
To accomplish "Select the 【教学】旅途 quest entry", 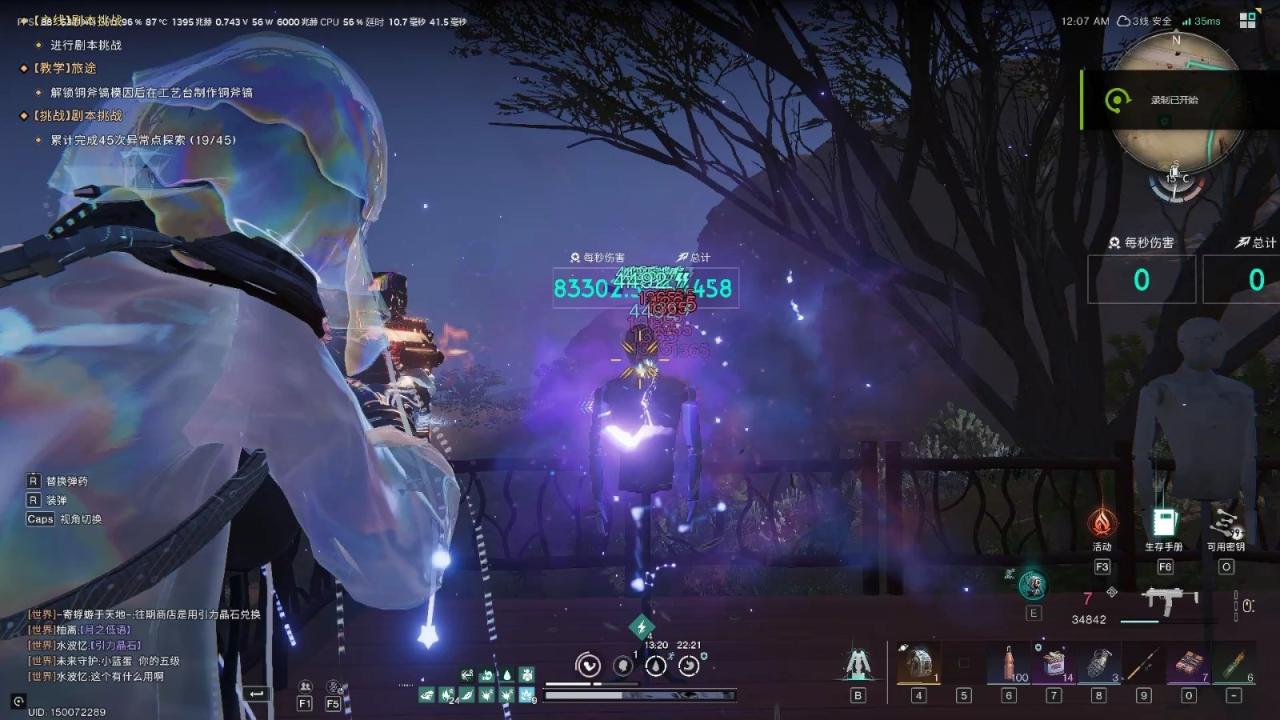I will [x=62, y=68].
